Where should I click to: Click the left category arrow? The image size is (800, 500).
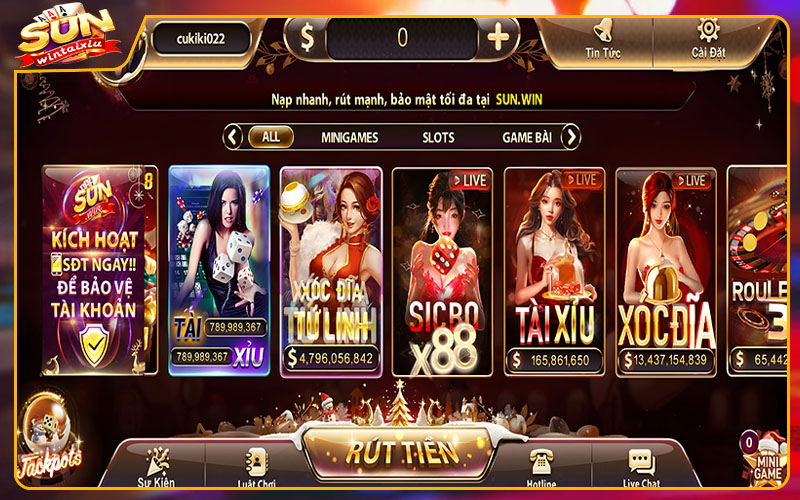coord(233,137)
